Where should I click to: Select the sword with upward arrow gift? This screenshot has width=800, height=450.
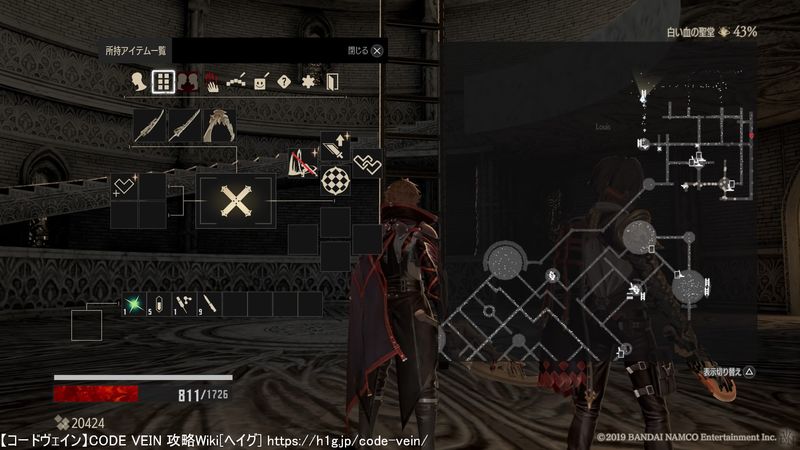pyautogui.click(x=335, y=148)
